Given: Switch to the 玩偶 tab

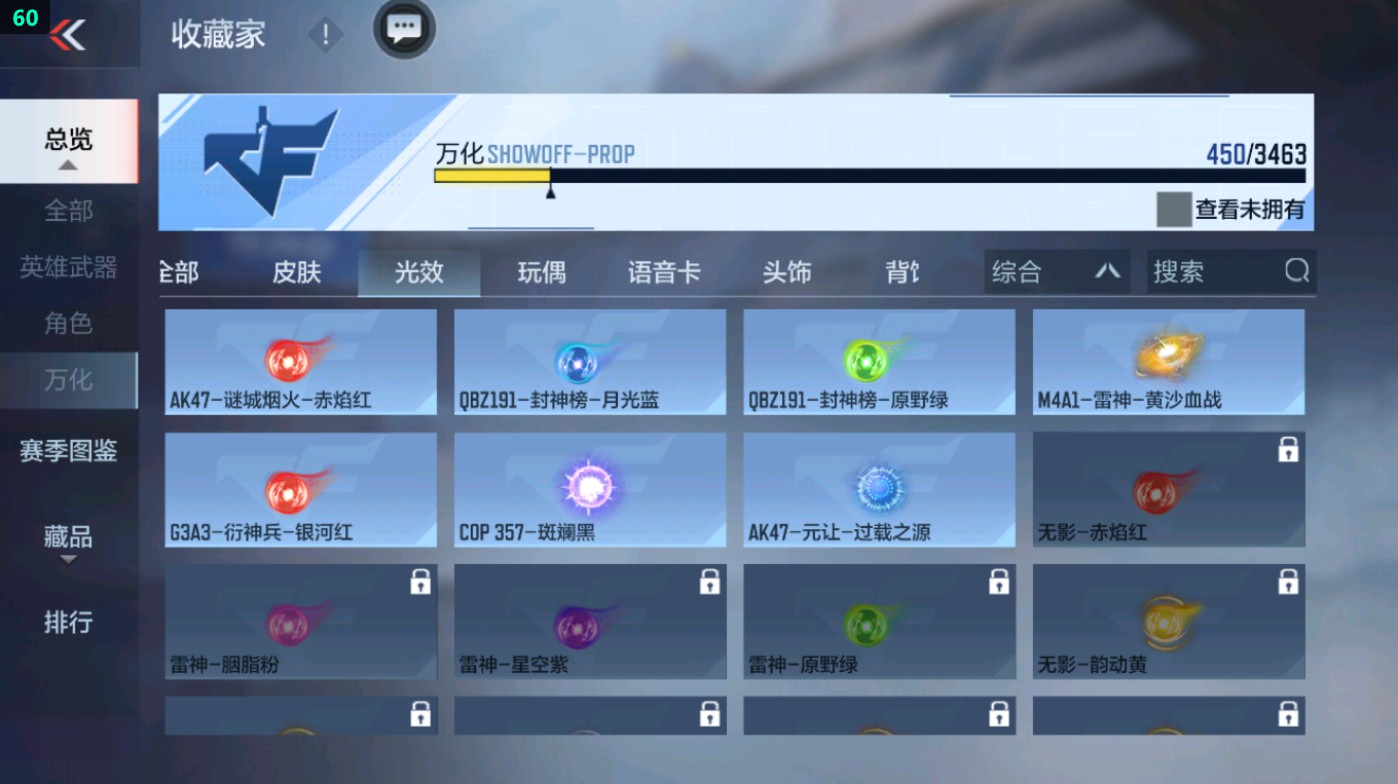Looking at the screenshot, I should coord(542,271).
